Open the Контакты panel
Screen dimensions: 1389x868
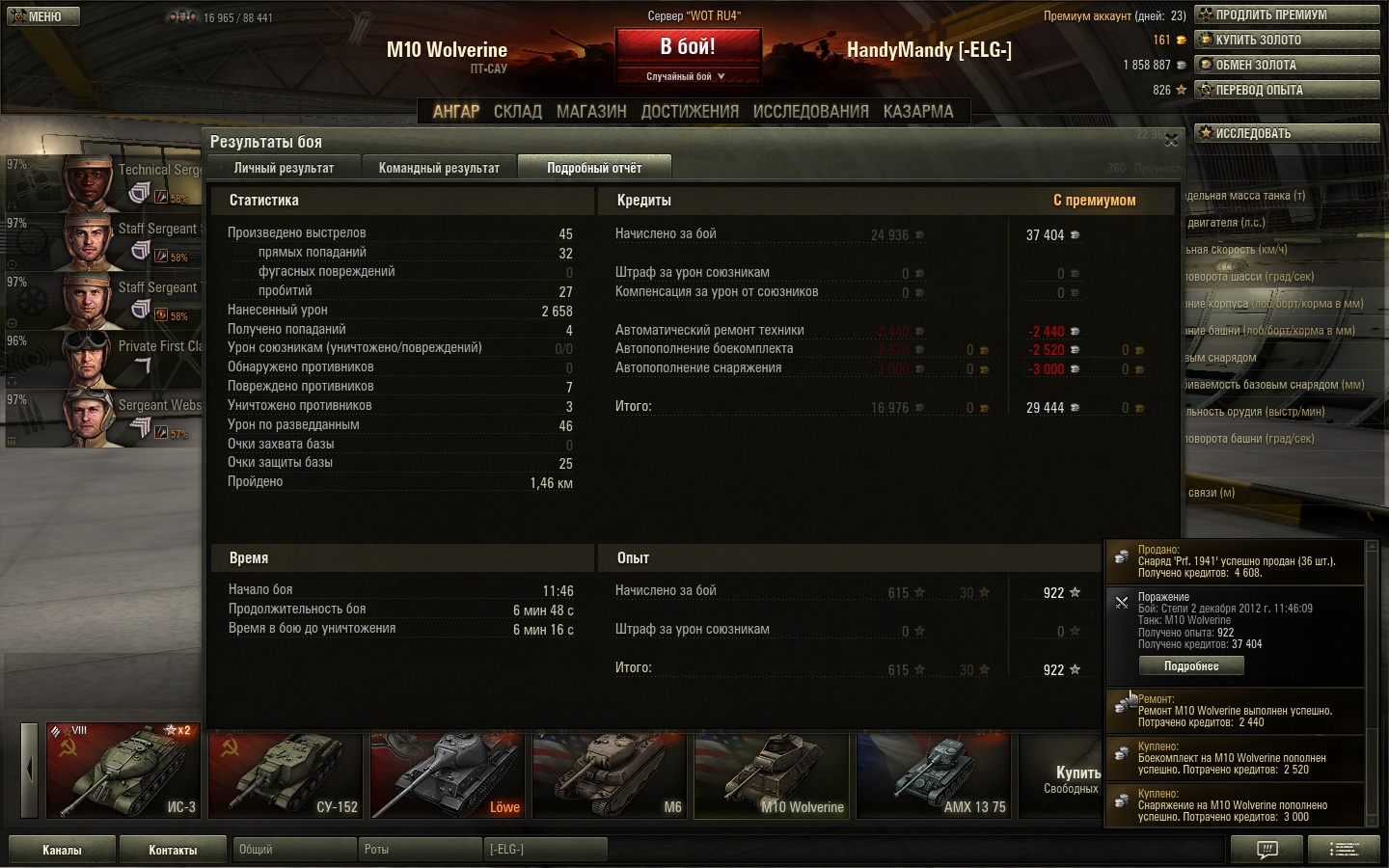[173, 850]
